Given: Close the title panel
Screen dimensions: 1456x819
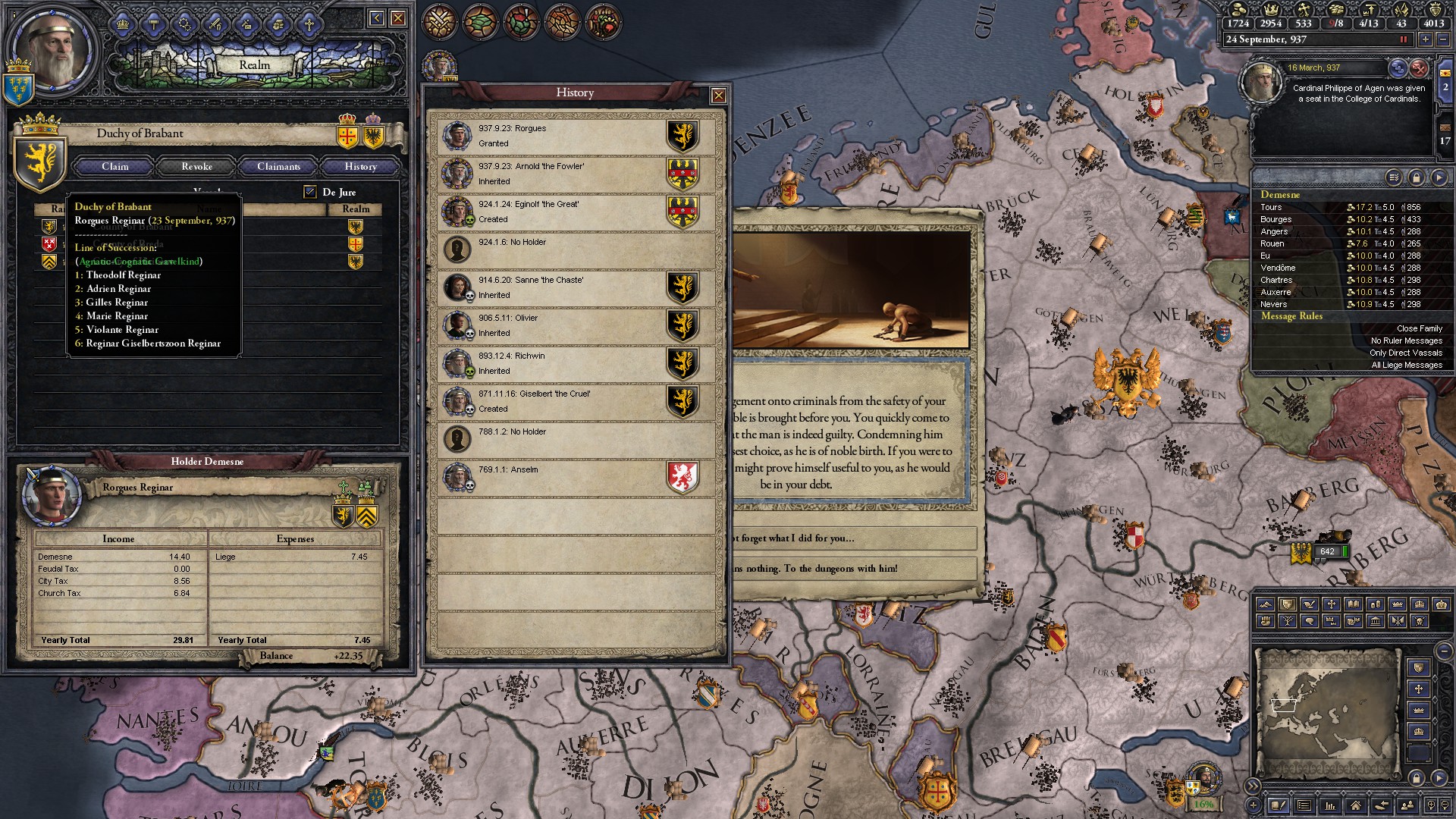Looking at the screenshot, I should pos(398,18).
